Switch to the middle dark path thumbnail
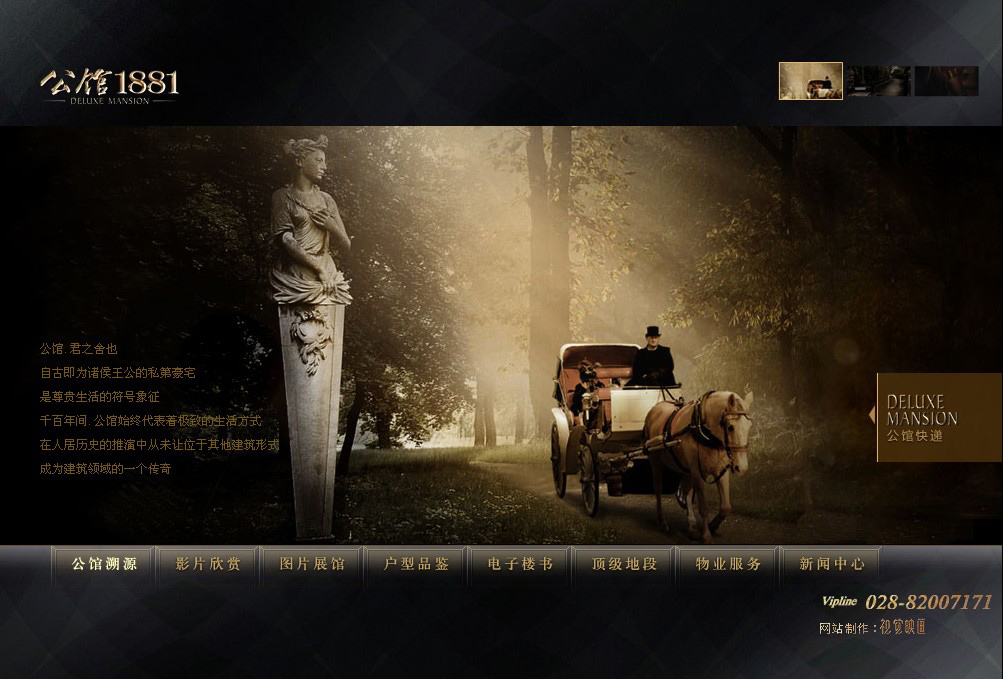1003x679 pixels. tap(878, 81)
